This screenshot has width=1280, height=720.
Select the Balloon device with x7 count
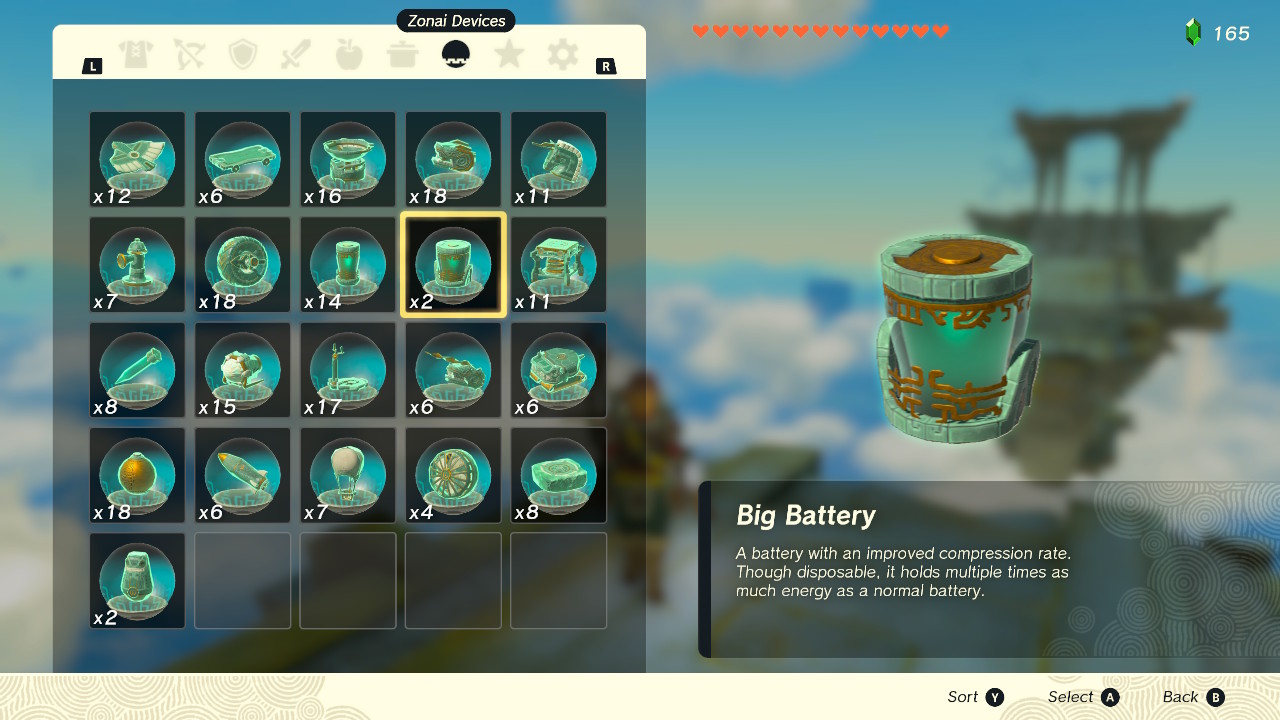click(347, 475)
